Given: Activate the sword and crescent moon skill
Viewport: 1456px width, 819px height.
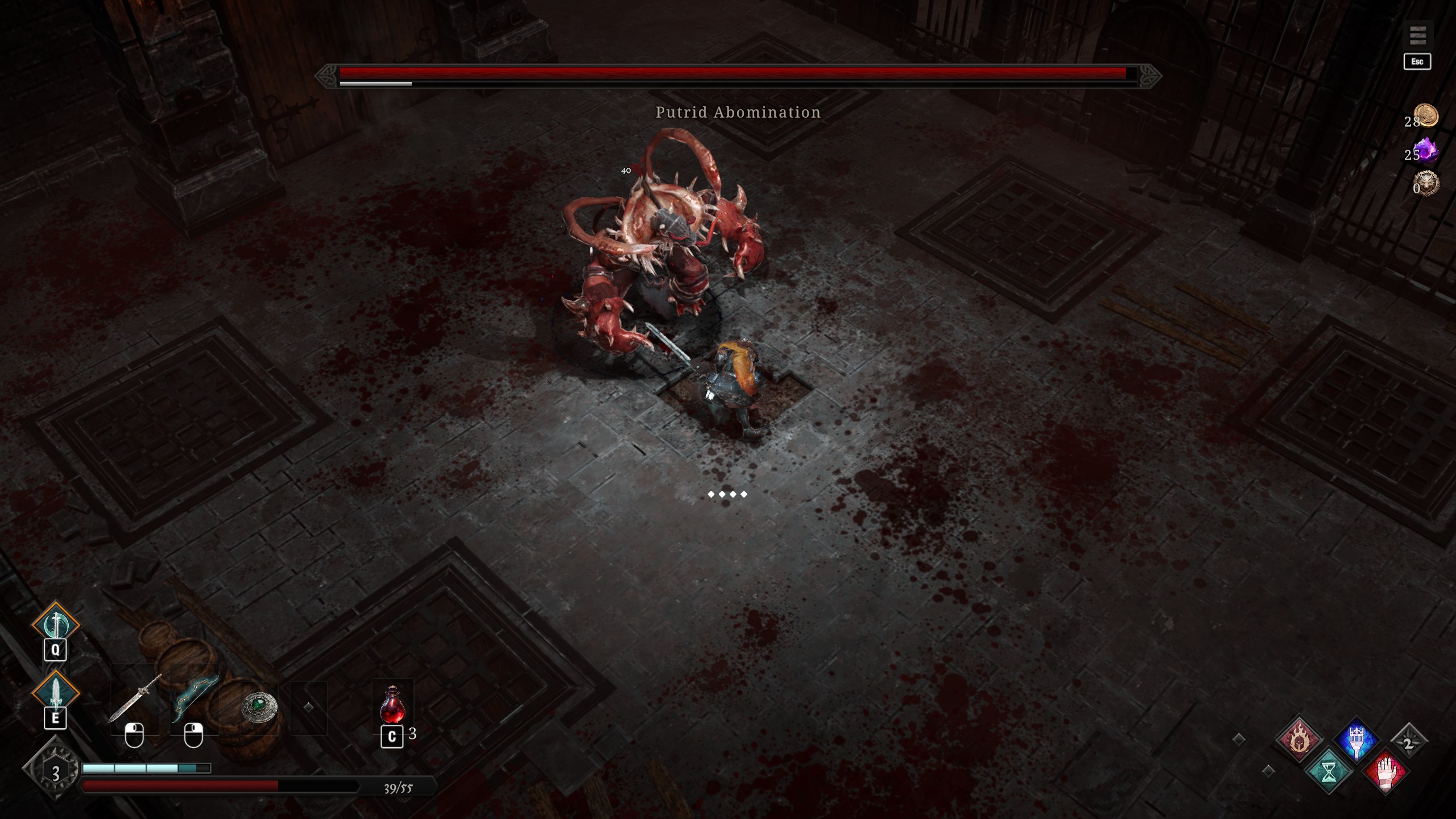Looking at the screenshot, I should (56, 624).
